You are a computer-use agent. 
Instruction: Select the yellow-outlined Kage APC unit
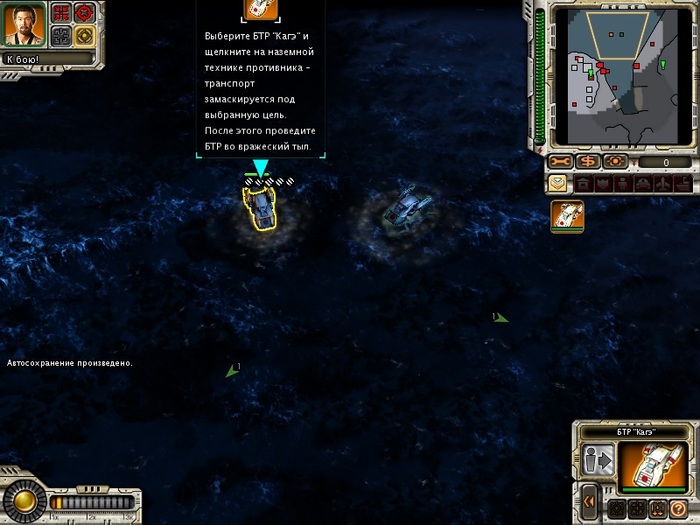[261, 209]
